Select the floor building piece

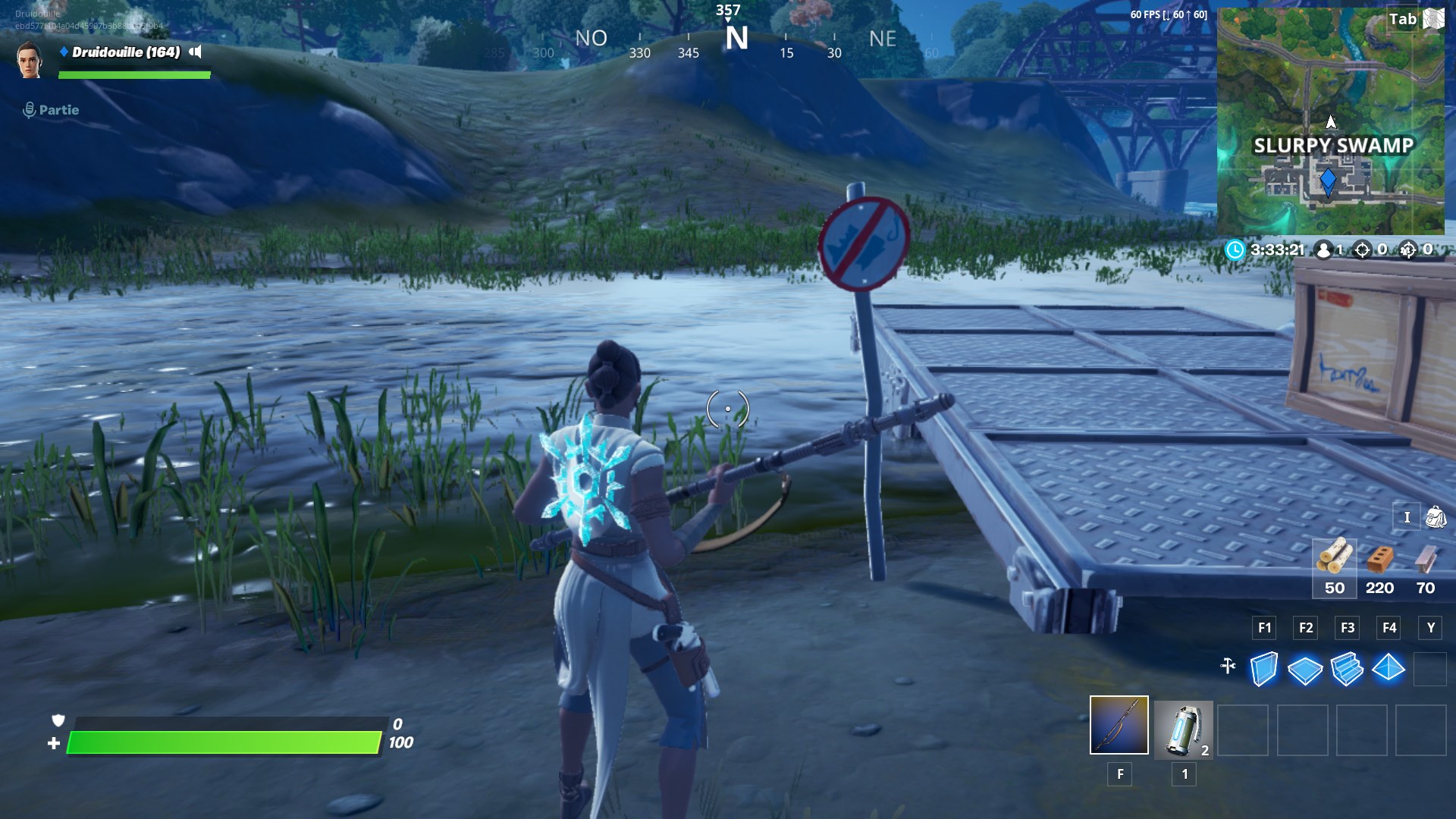pyautogui.click(x=1306, y=671)
